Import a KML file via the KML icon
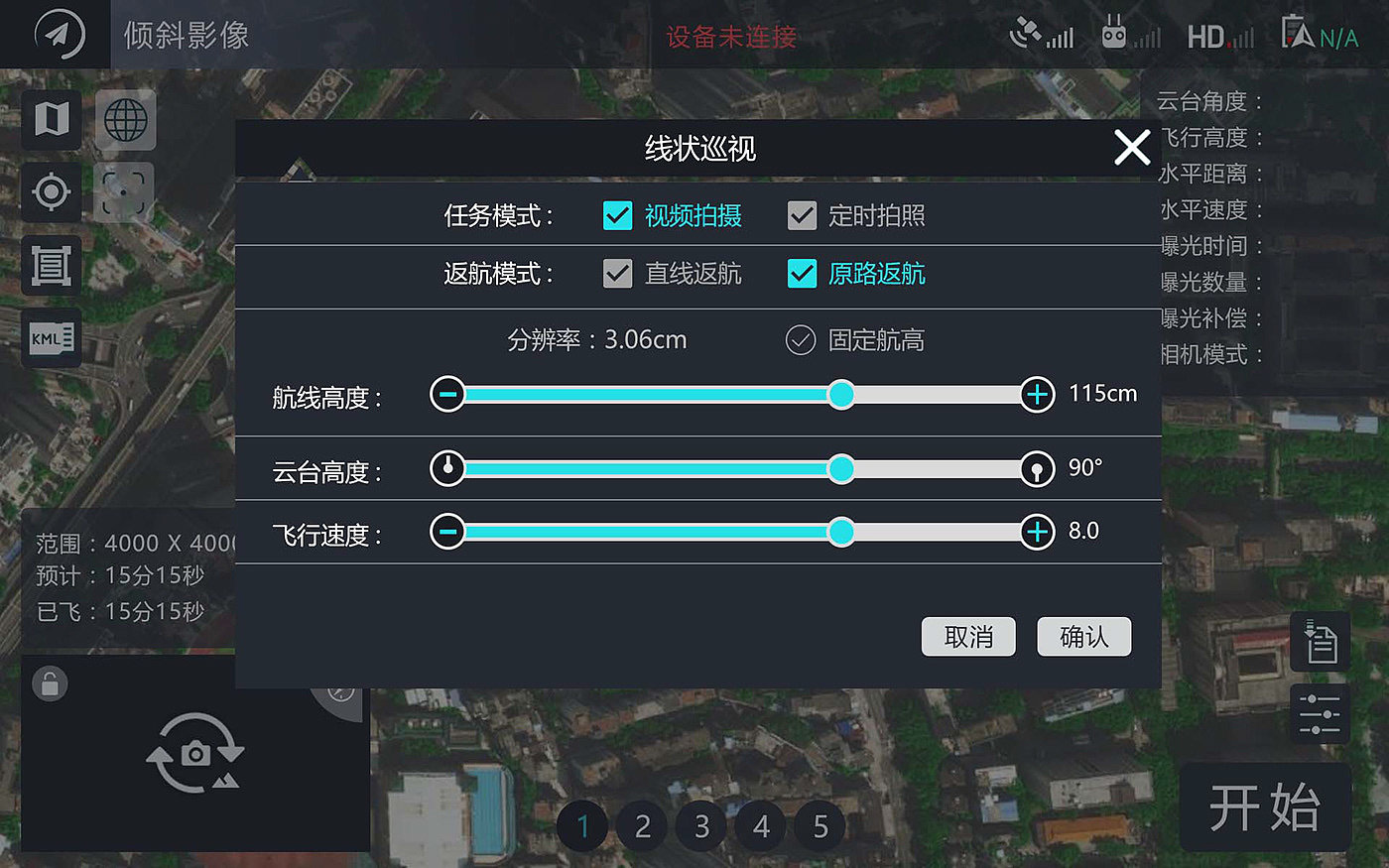The height and width of the screenshot is (868, 1389). pyautogui.click(x=51, y=338)
